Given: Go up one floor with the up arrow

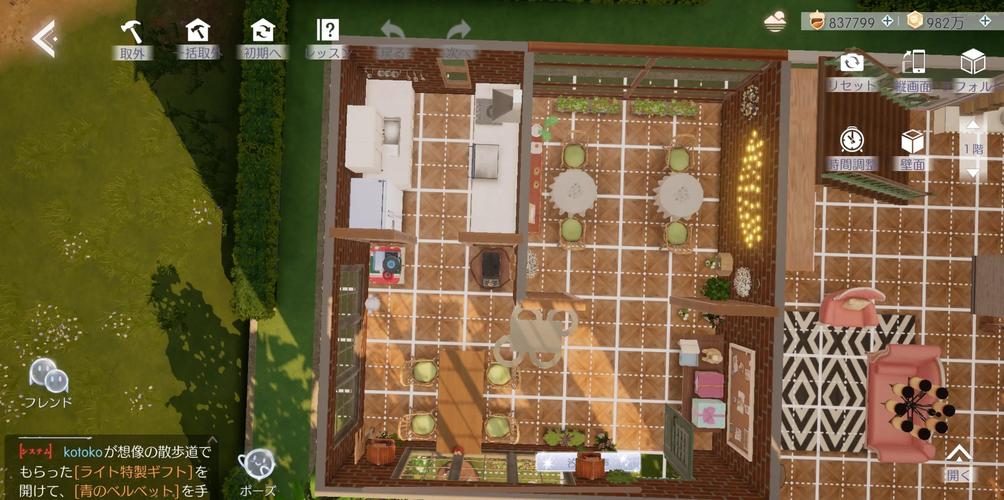Looking at the screenshot, I should (x=973, y=127).
